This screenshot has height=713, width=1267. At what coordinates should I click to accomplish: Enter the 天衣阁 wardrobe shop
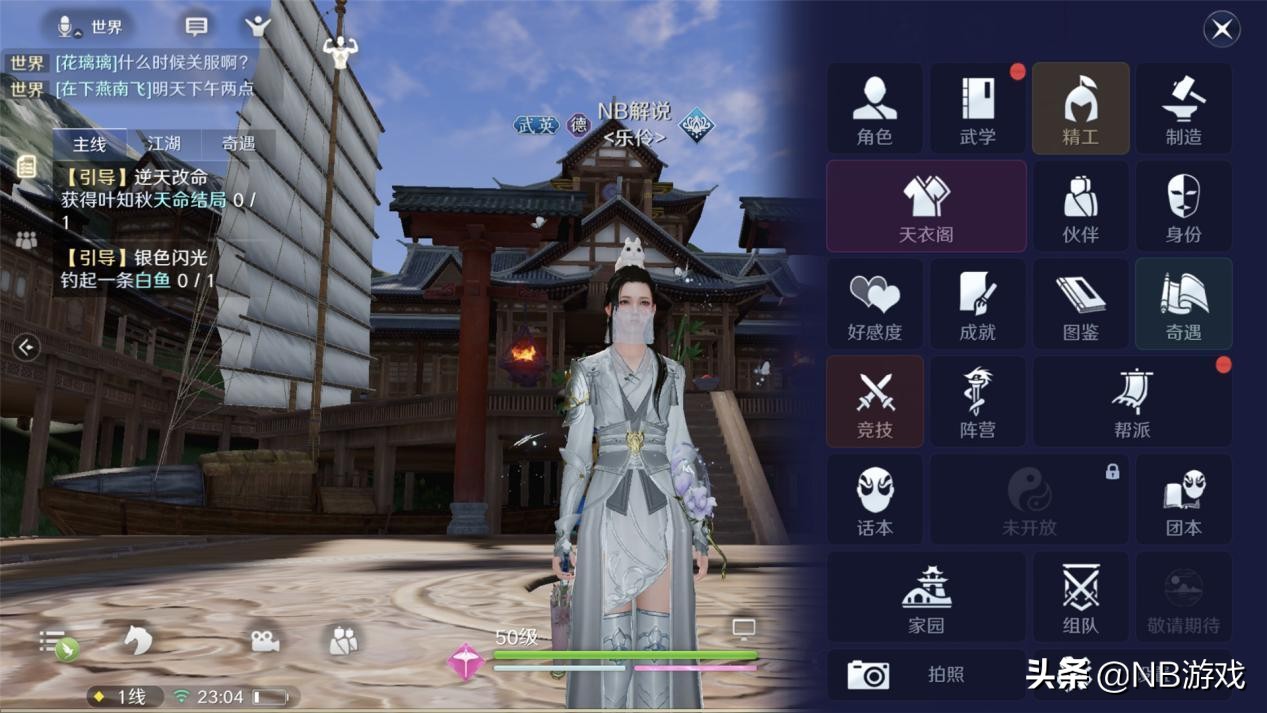point(926,206)
